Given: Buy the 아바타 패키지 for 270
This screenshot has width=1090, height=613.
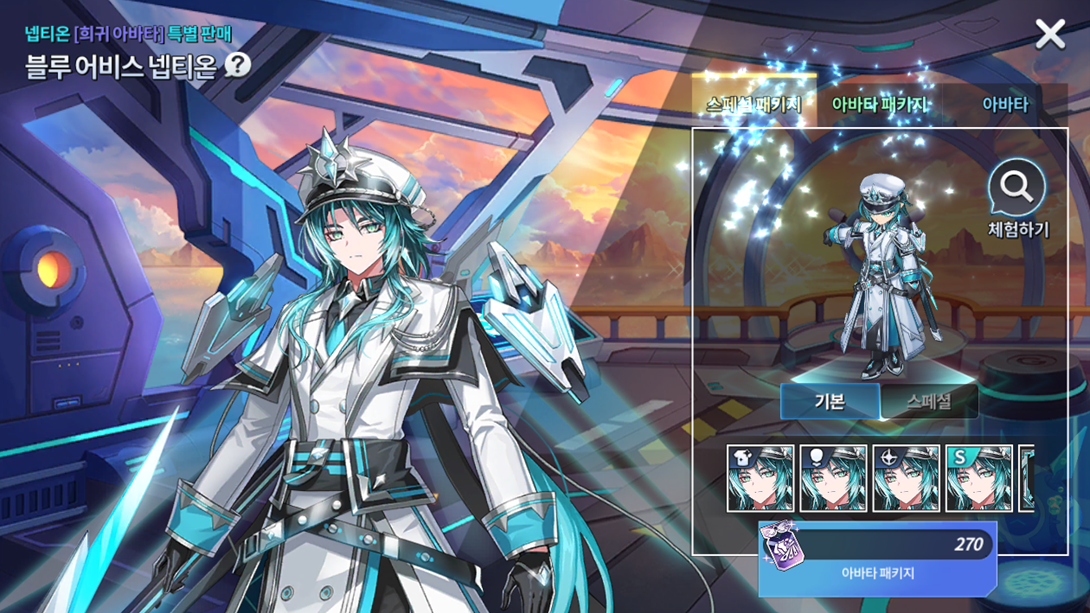Looking at the screenshot, I should pyautogui.click(x=877, y=559).
